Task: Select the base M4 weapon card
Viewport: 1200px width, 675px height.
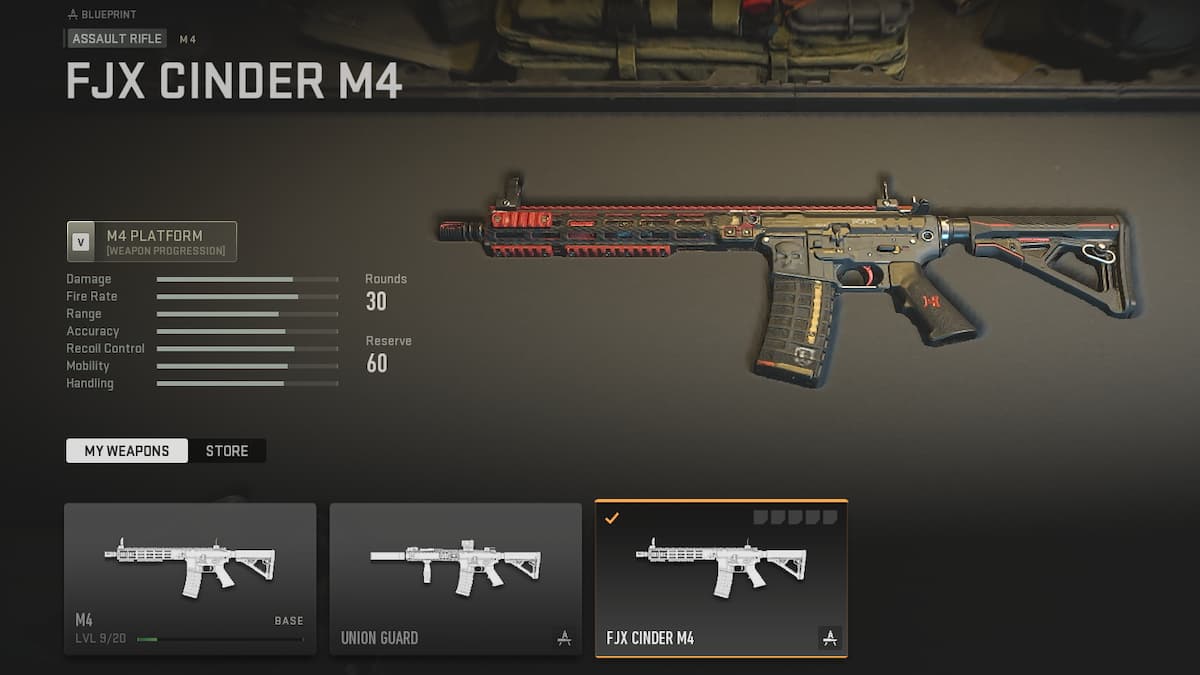Action: coord(190,579)
